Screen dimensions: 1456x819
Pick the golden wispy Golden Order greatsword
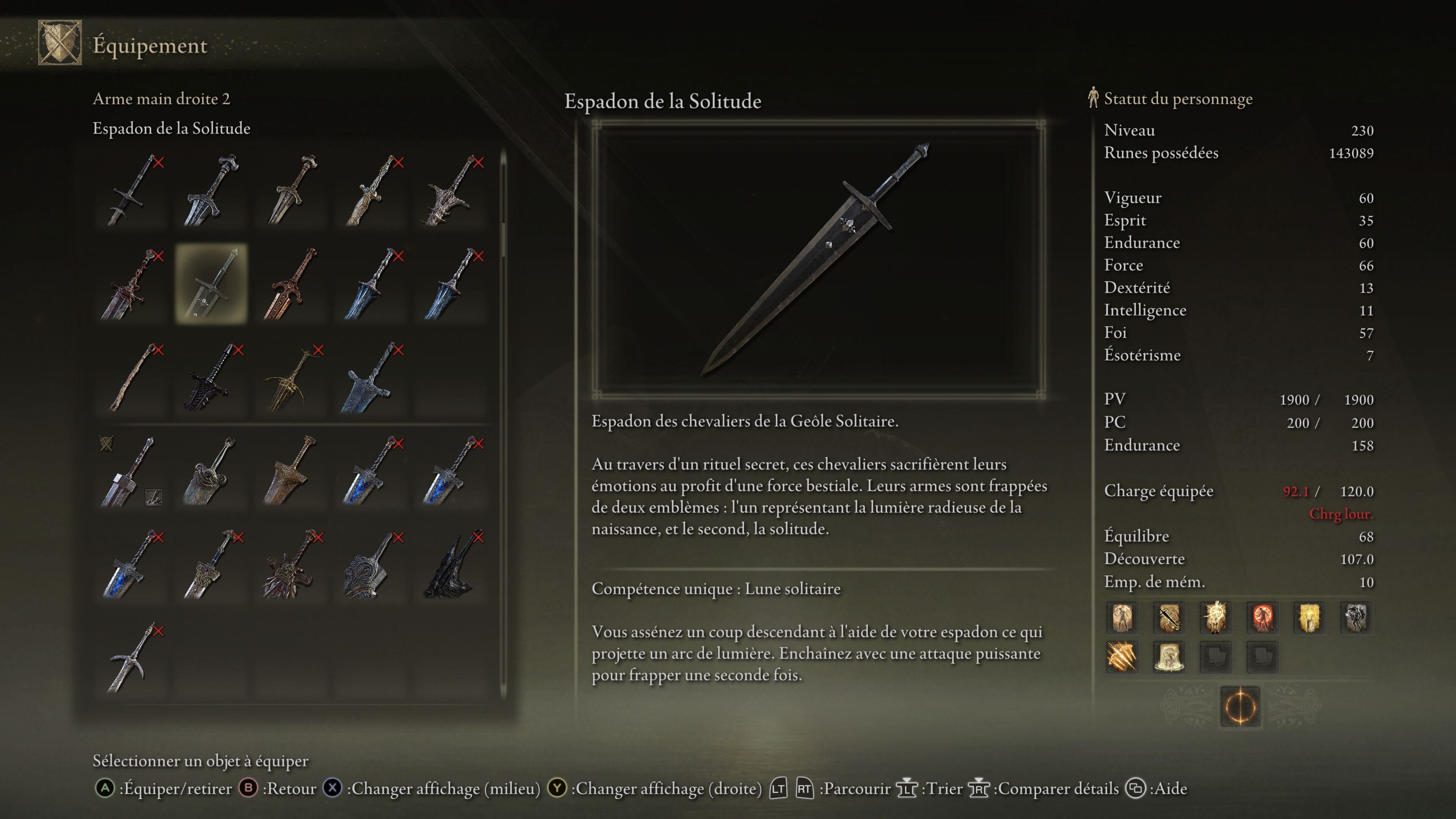291,378
